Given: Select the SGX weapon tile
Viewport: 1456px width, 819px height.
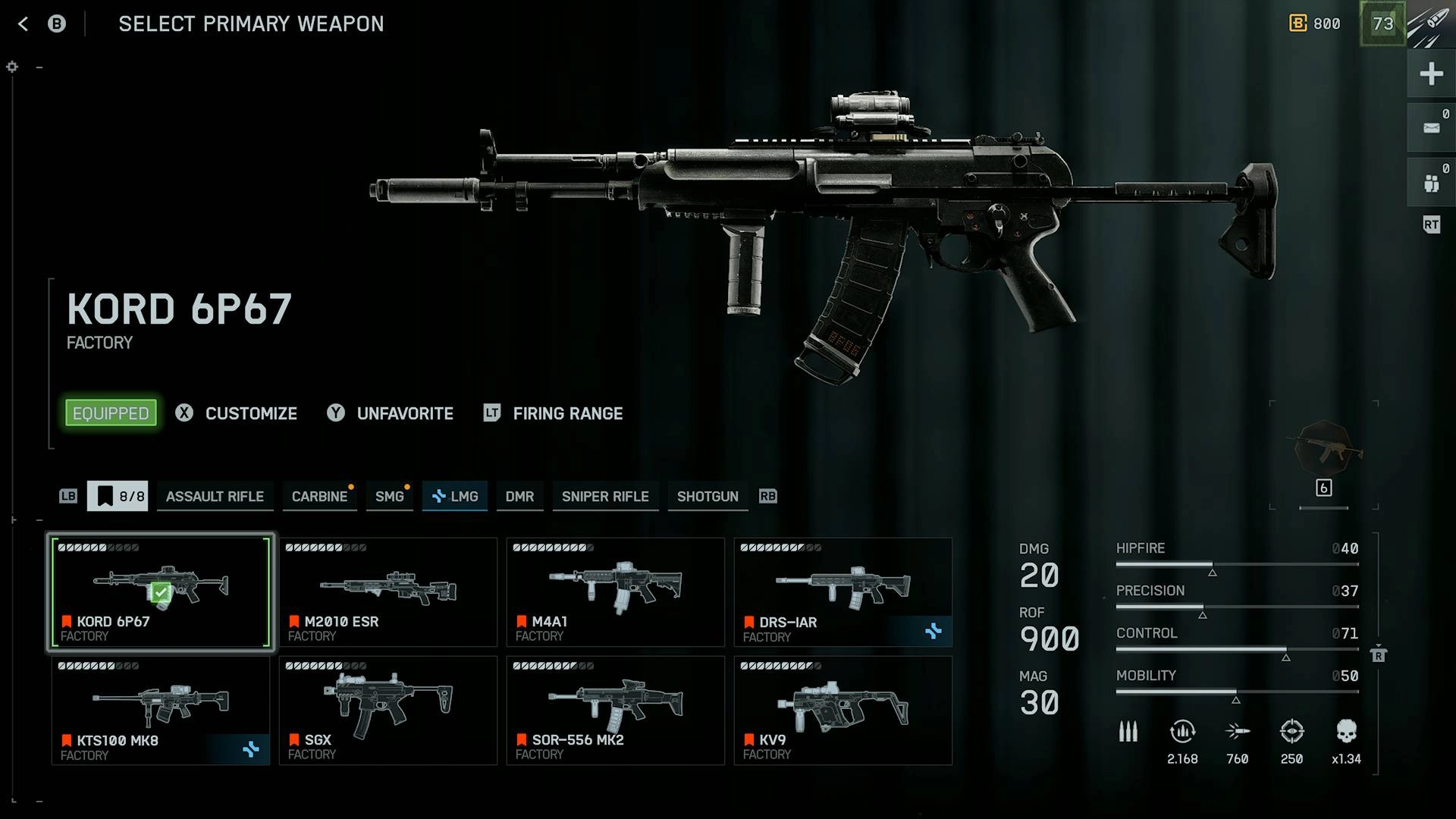Looking at the screenshot, I should click(388, 711).
